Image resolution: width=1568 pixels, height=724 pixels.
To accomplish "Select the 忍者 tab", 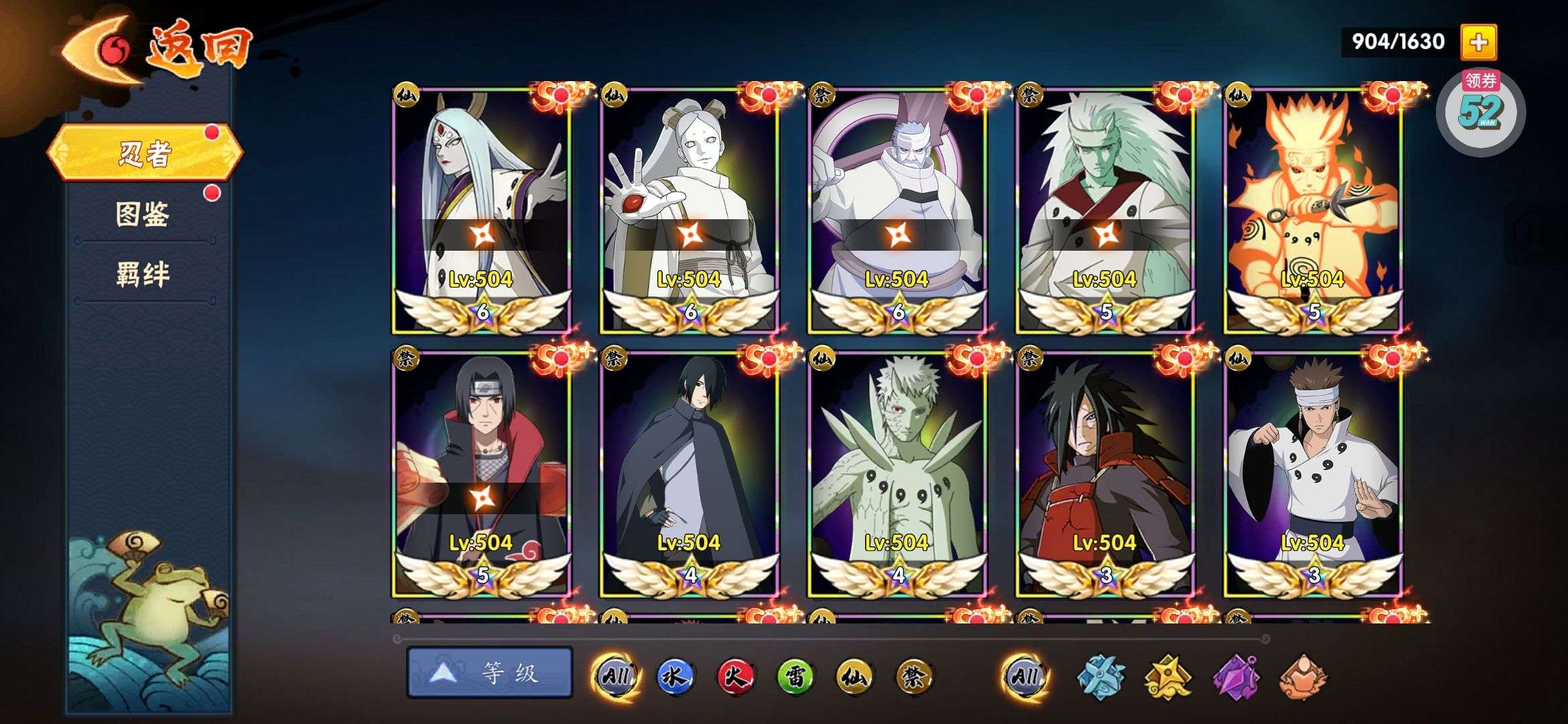I will click(x=144, y=154).
